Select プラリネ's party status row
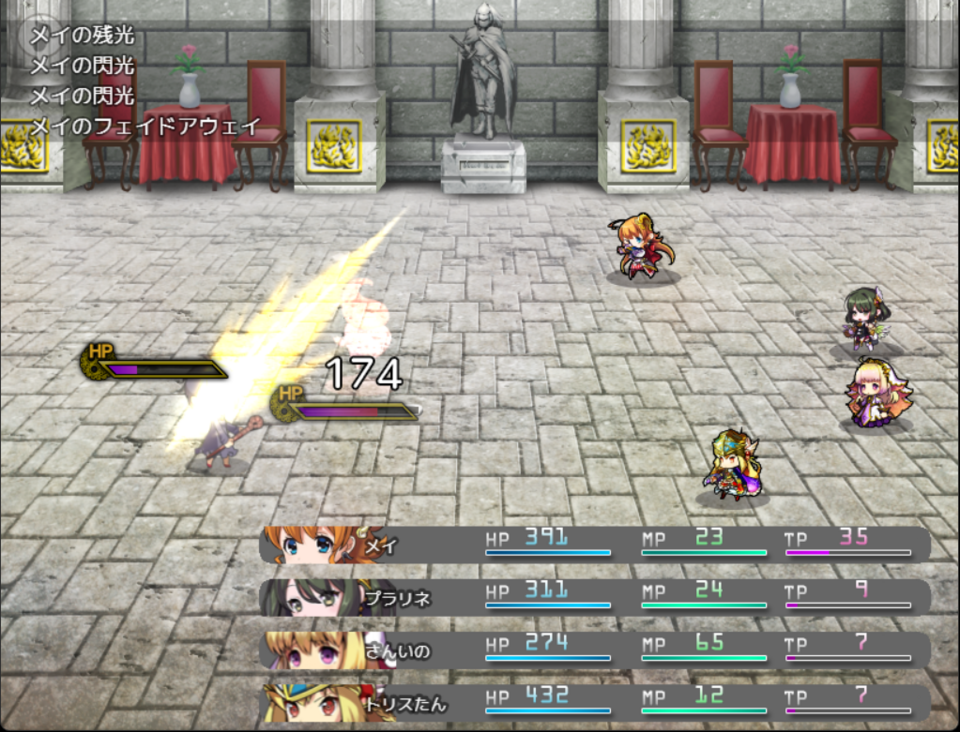 595,597
